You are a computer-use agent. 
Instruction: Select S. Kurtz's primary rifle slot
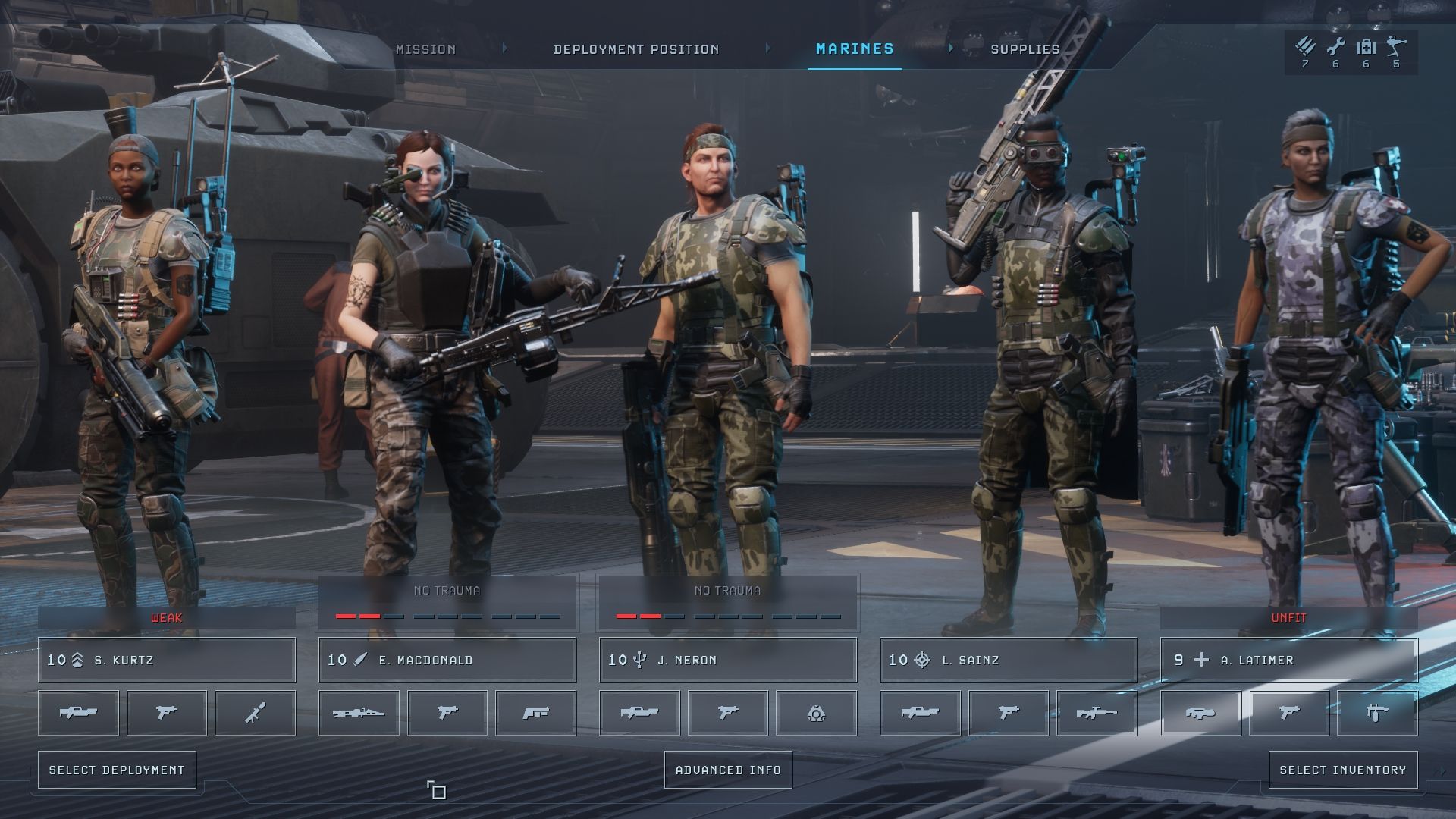pos(78,713)
